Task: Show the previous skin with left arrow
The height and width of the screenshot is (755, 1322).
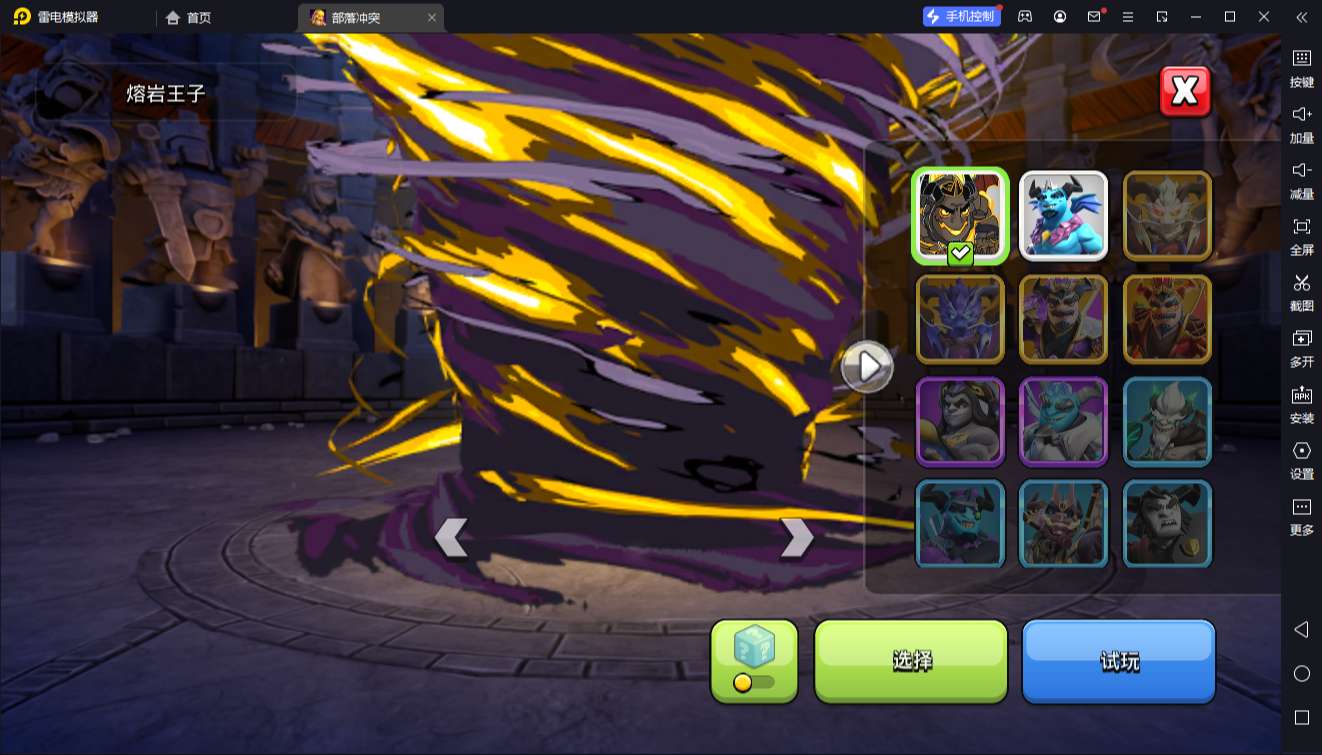Action: click(451, 538)
